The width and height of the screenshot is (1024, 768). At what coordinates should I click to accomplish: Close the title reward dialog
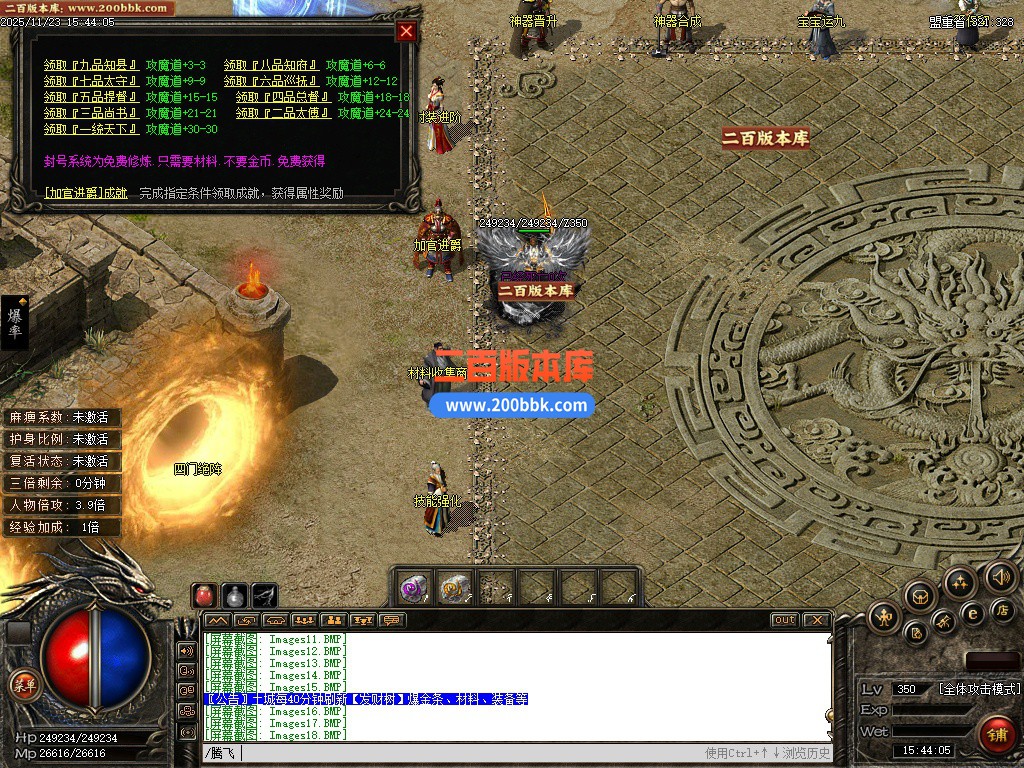[x=406, y=31]
